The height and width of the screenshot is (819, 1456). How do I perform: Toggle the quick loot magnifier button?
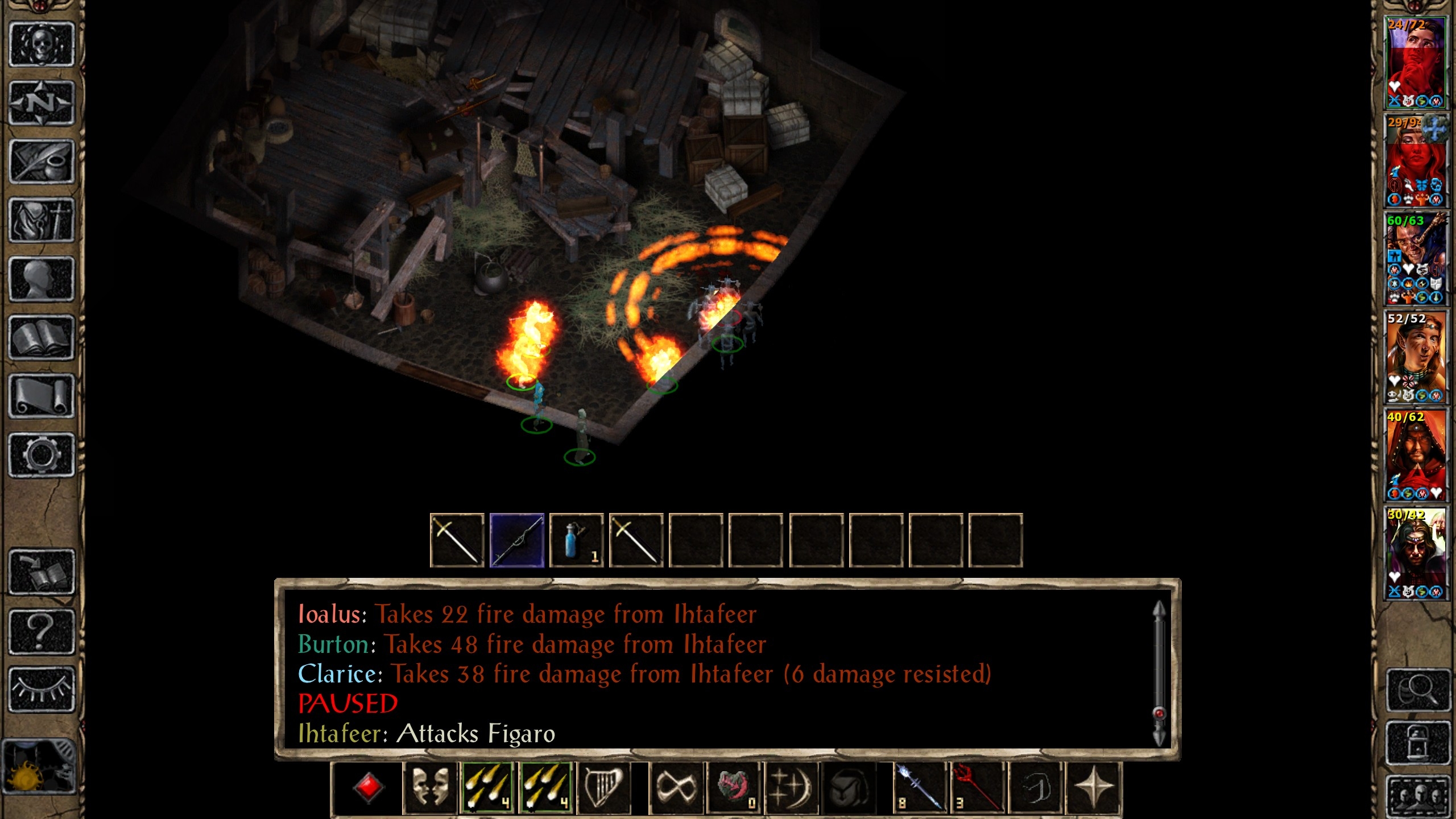1417,690
